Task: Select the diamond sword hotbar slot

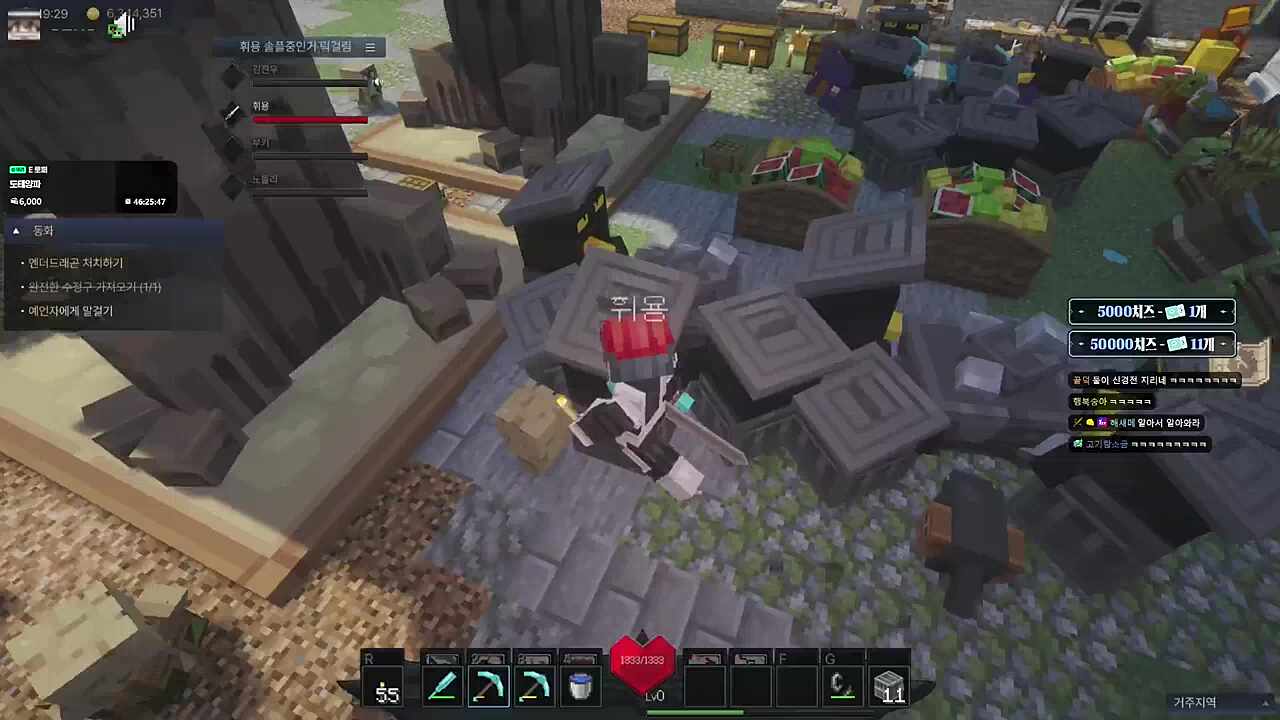Action: [442, 687]
